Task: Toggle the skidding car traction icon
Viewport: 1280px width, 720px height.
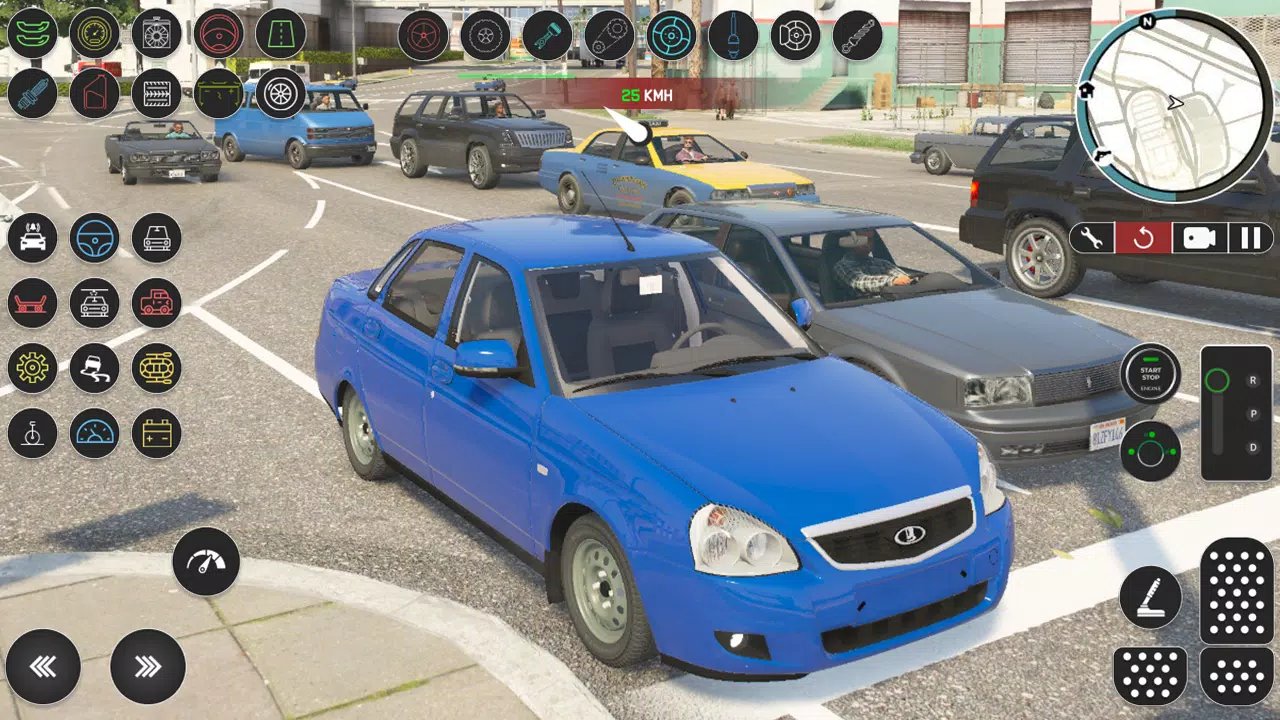Action: [94, 368]
